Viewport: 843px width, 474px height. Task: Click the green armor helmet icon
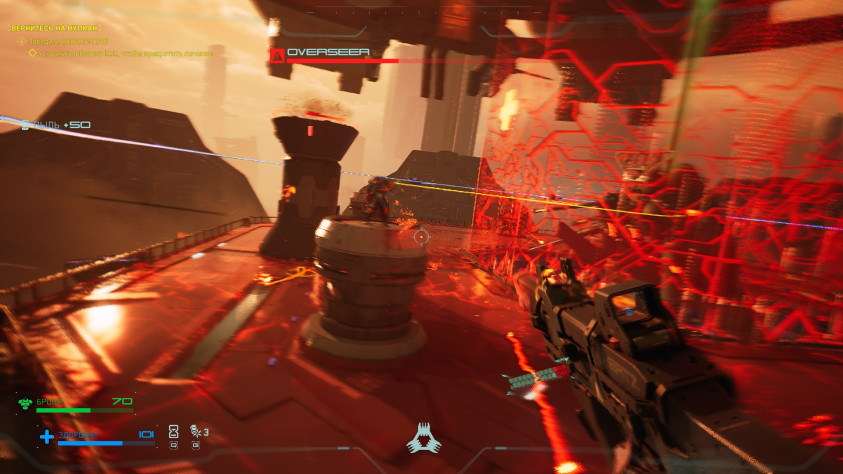coord(24,404)
